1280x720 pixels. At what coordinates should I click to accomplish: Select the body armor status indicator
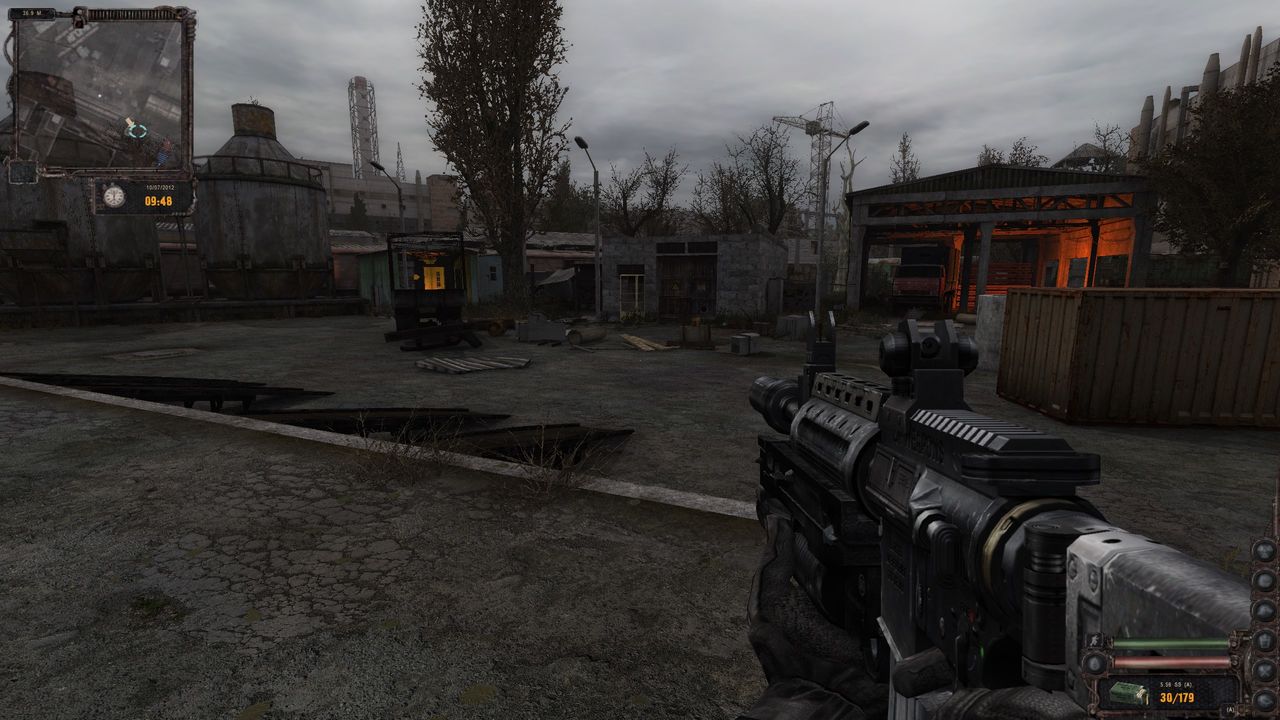tap(1264, 640)
